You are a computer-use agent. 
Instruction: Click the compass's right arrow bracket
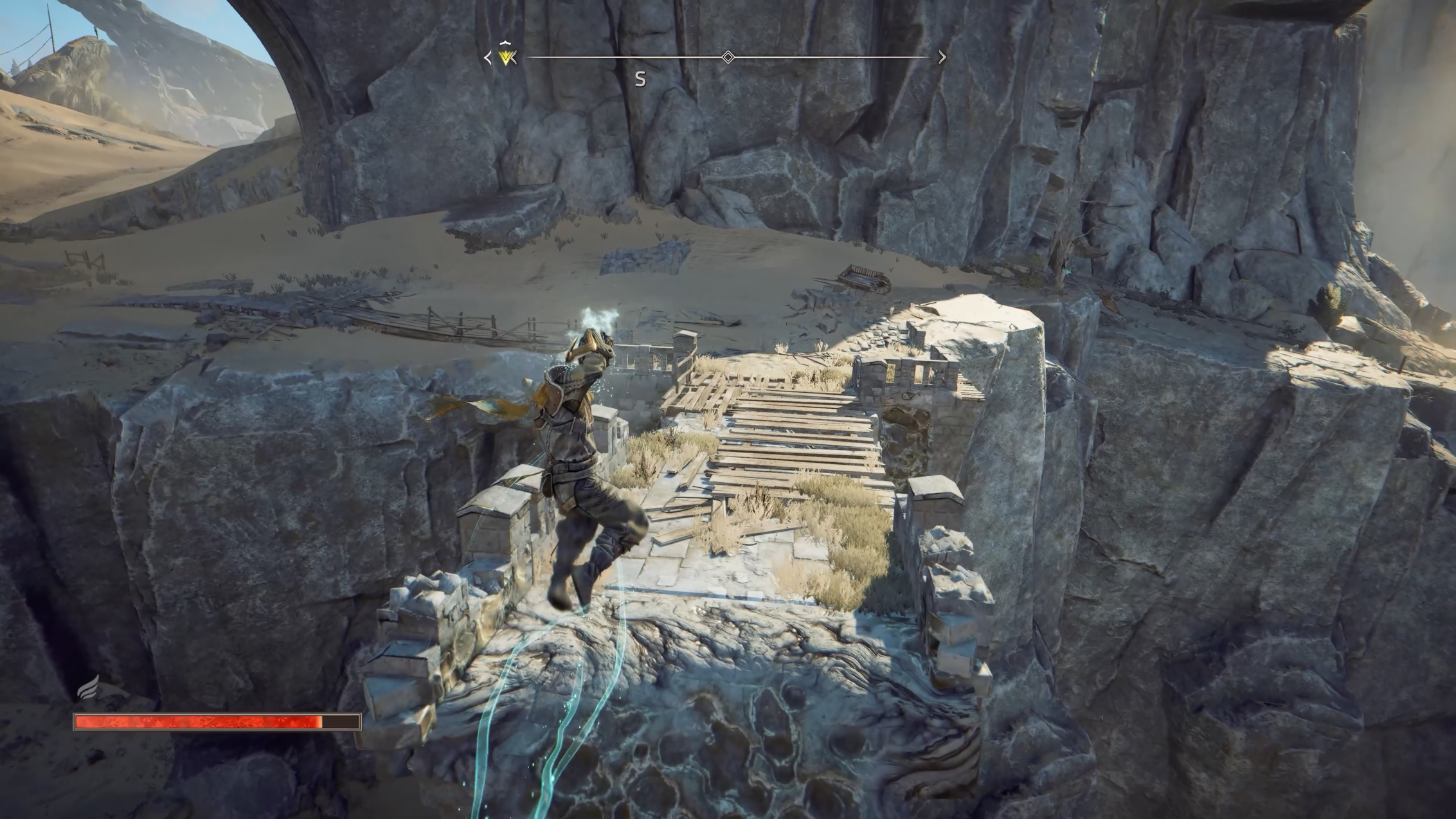[942, 57]
